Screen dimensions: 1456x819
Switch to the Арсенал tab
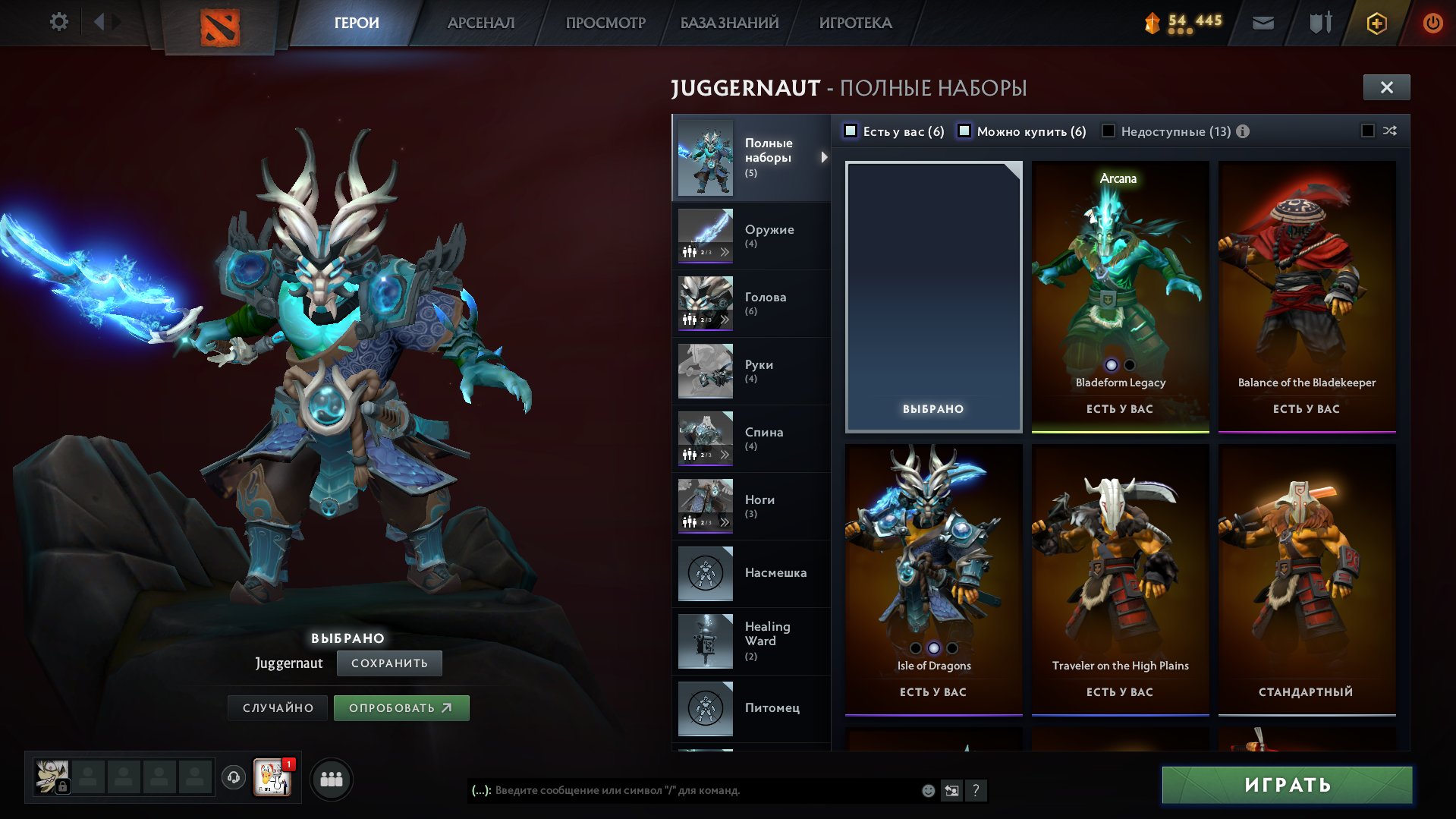(x=481, y=23)
